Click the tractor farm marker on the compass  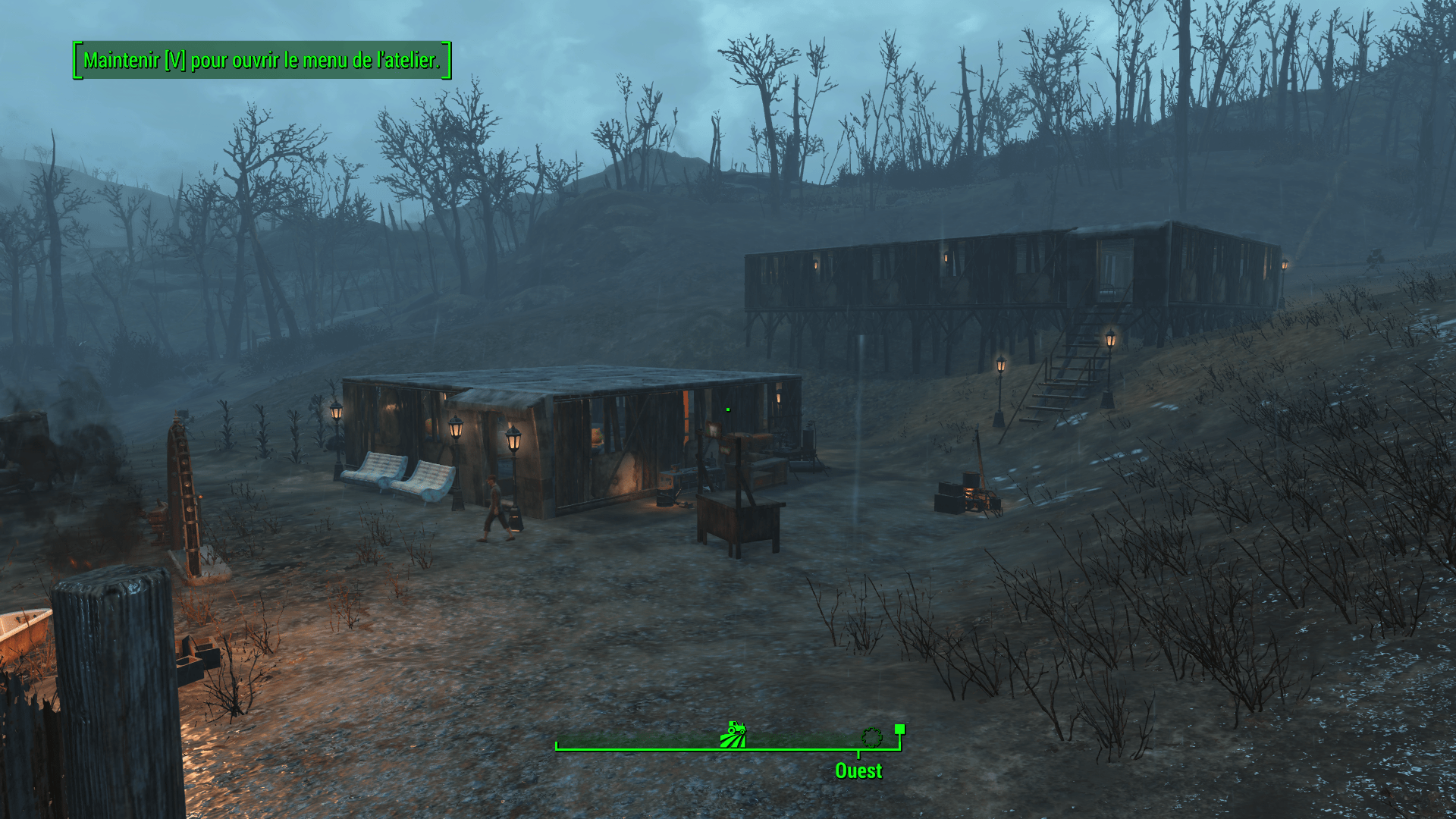point(733,735)
